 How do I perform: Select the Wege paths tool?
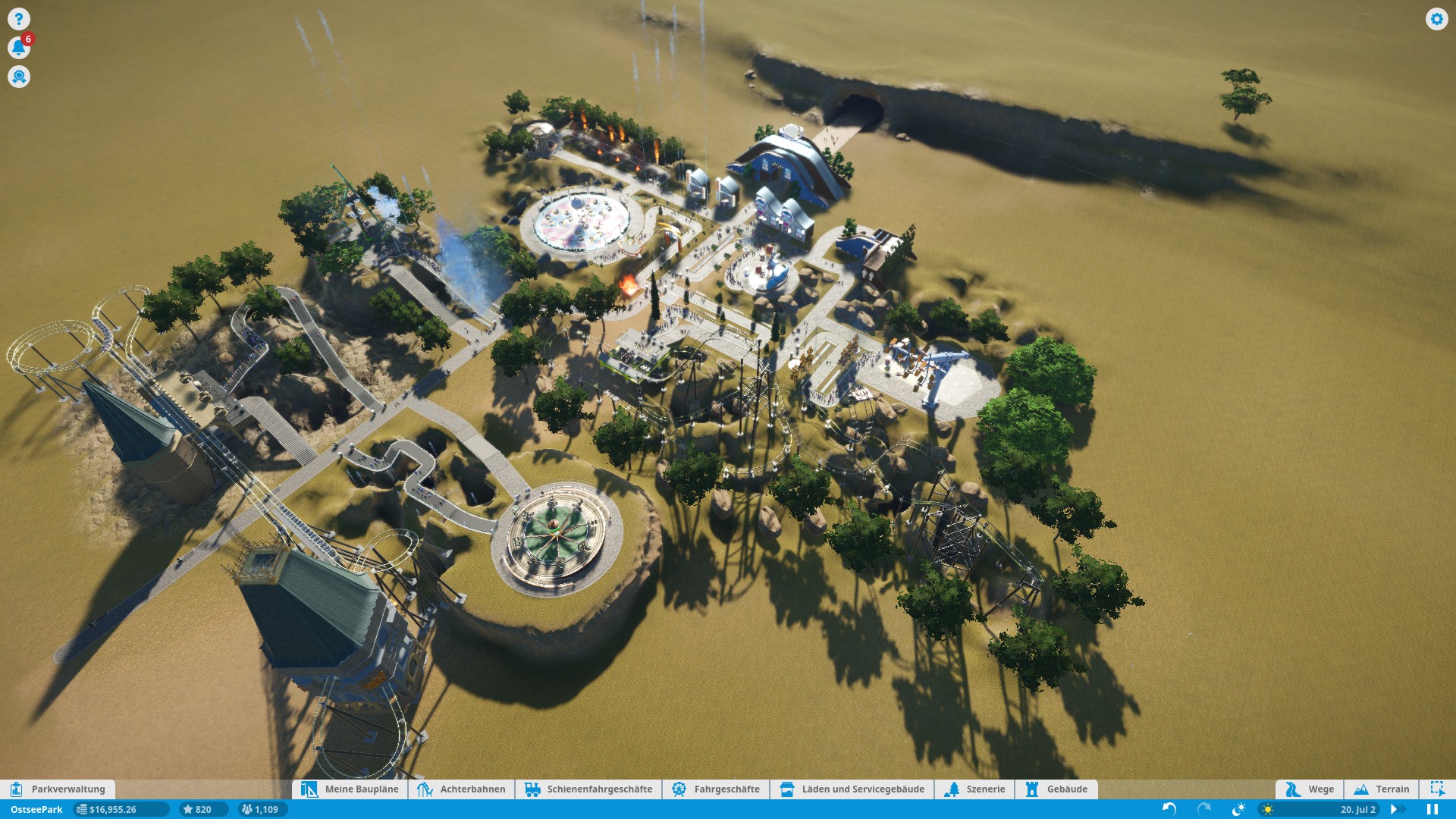click(1310, 789)
